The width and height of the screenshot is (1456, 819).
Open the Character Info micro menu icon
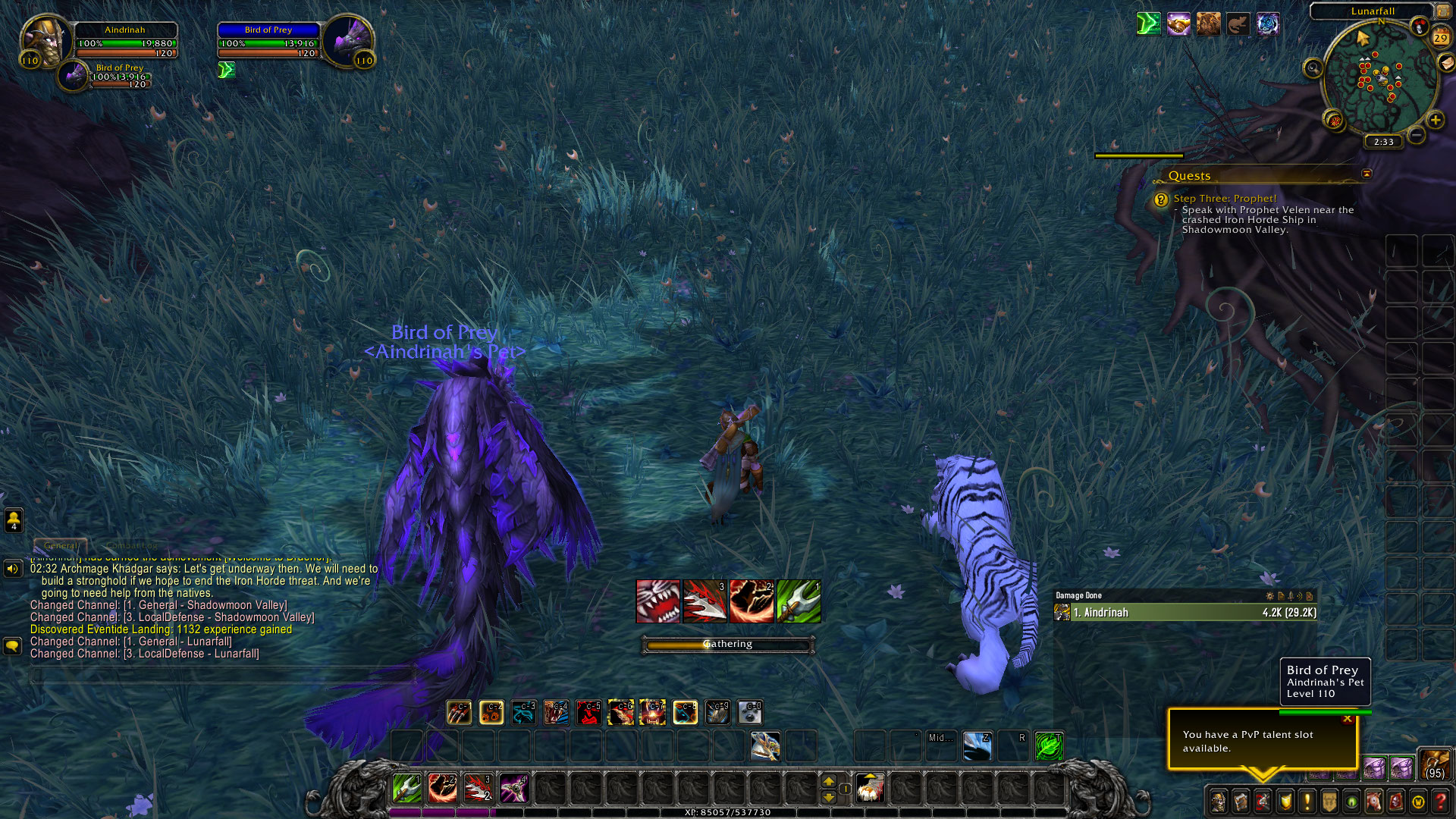tap(1218, 801)
